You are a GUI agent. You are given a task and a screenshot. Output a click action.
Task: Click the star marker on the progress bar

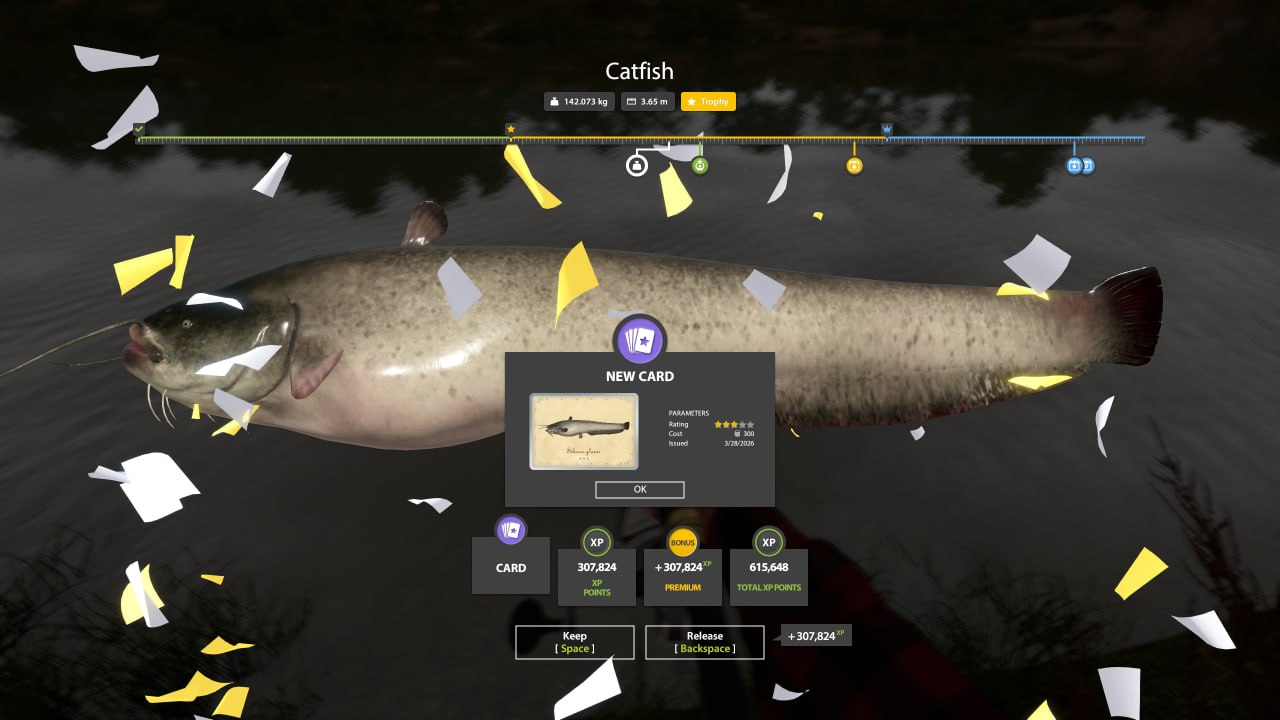coord(511,128)
